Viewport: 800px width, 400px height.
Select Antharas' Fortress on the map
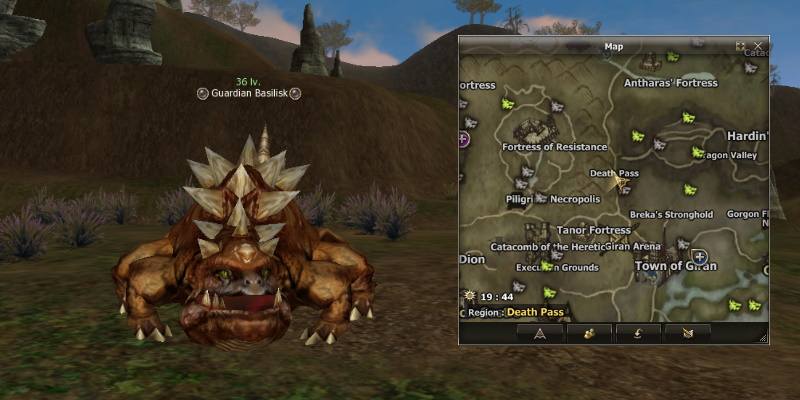pyautogui.click(x=671, y=83)
